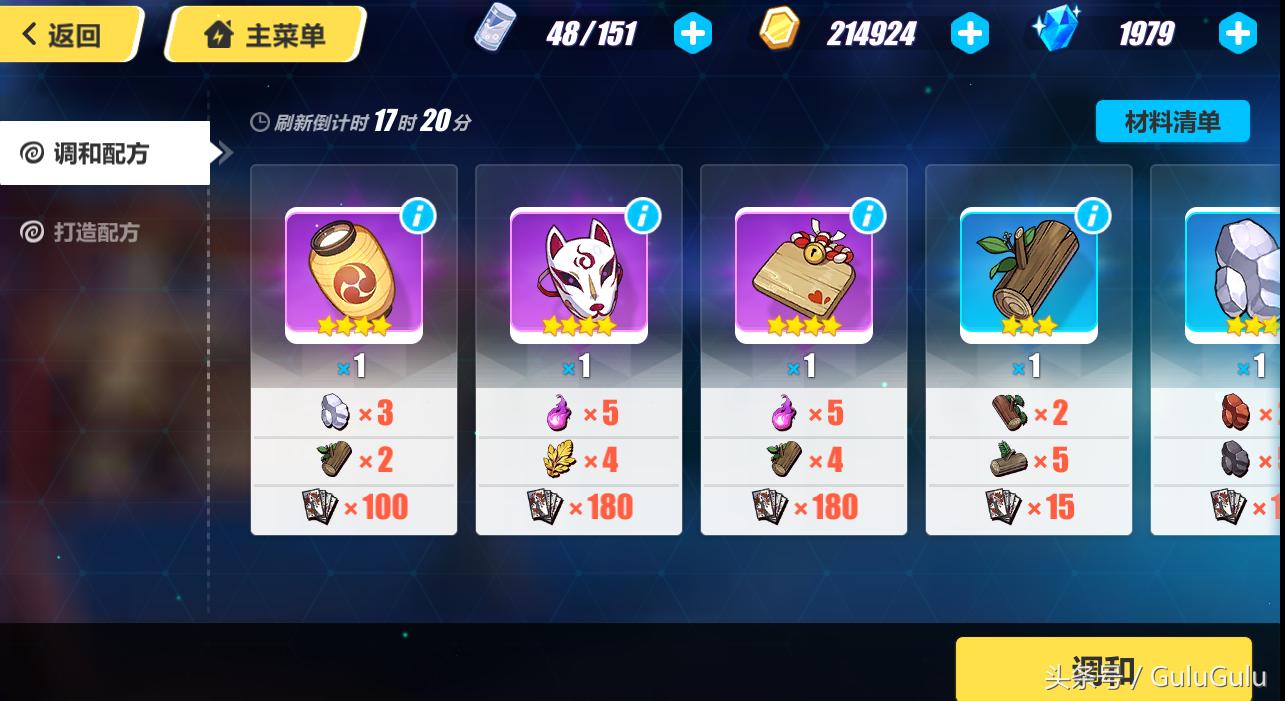Add stamina with the plus button
This screenshot has width=1285, height=701.
(692, 34)
